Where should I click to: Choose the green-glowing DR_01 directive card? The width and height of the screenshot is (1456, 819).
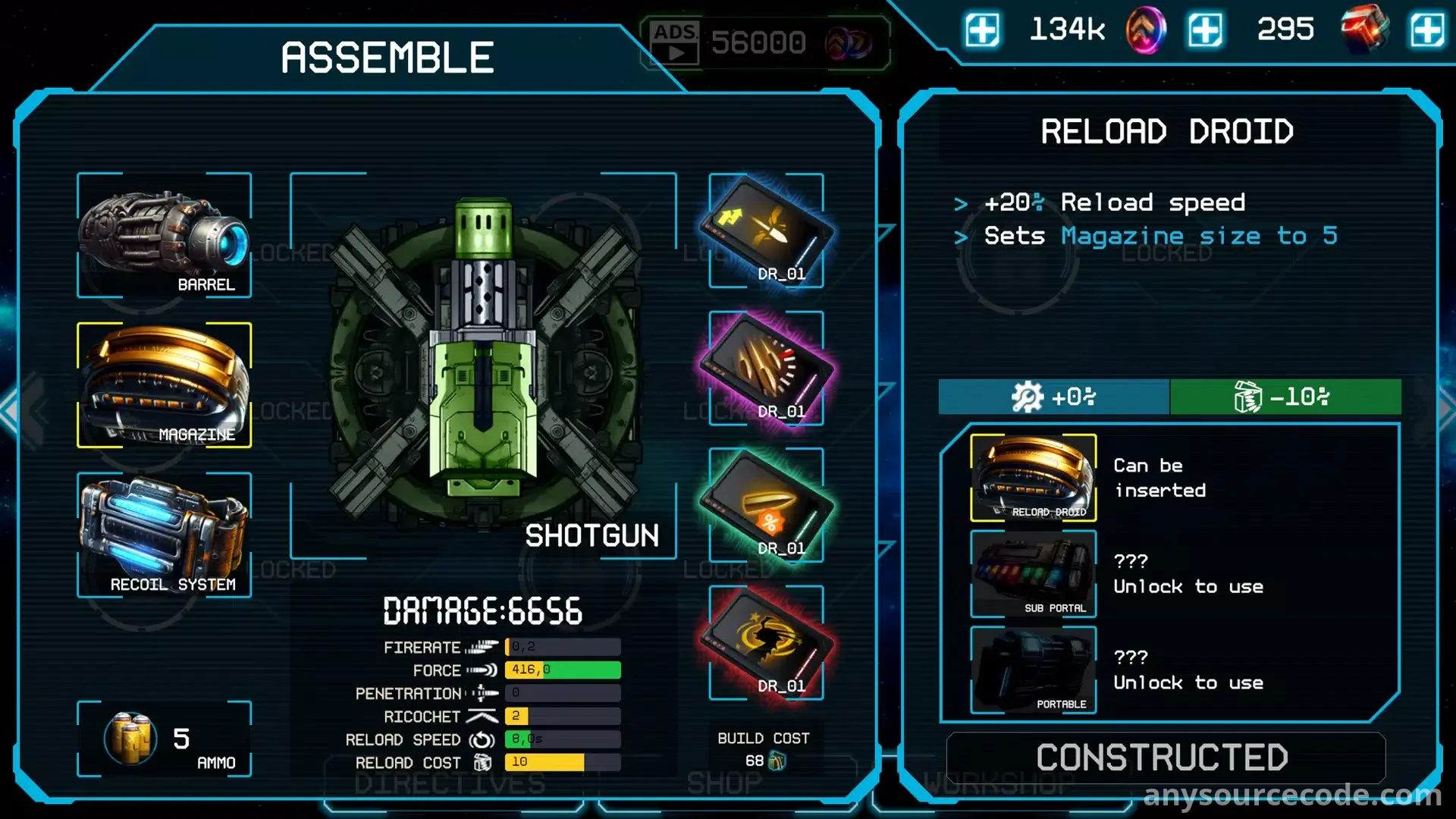pos(766,505)
